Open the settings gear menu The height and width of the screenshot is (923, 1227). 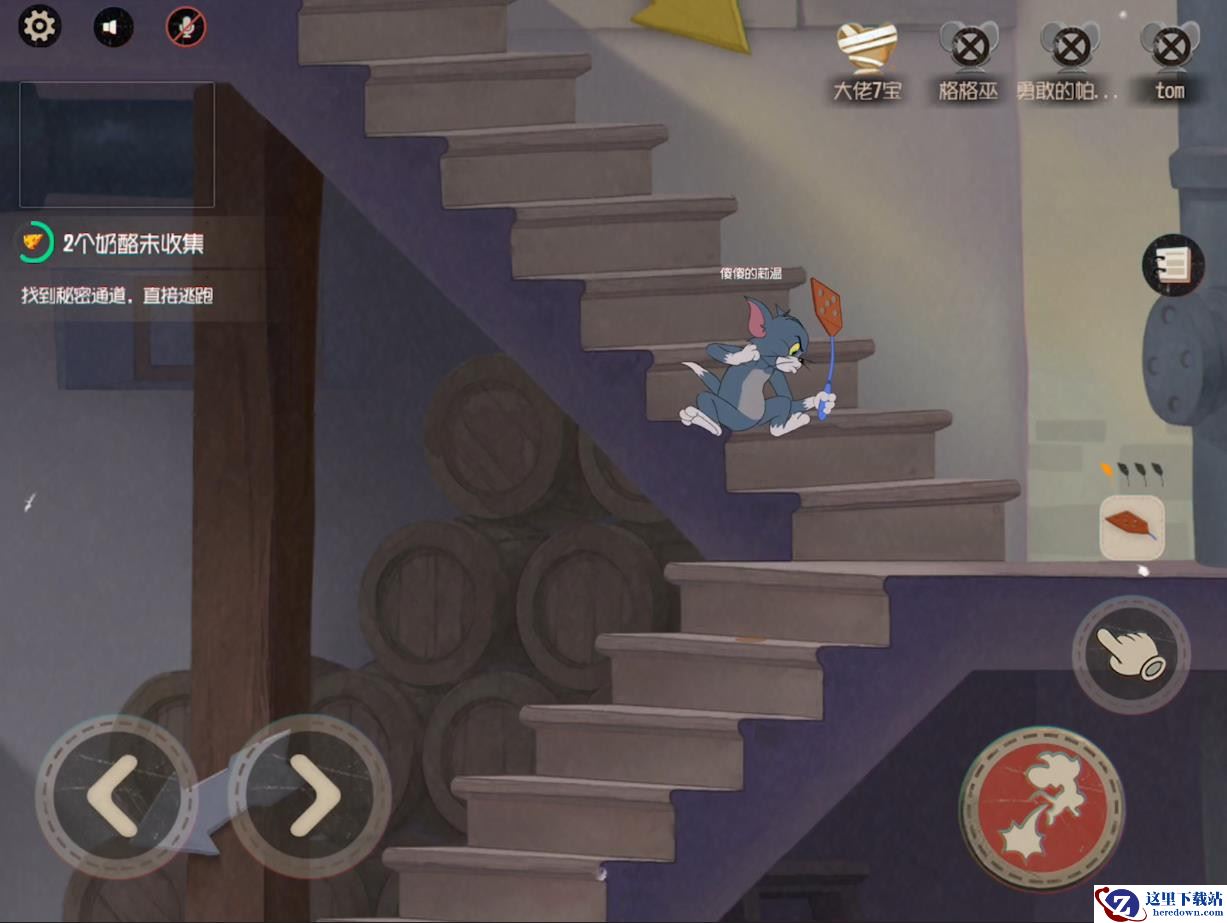(40, 26)
